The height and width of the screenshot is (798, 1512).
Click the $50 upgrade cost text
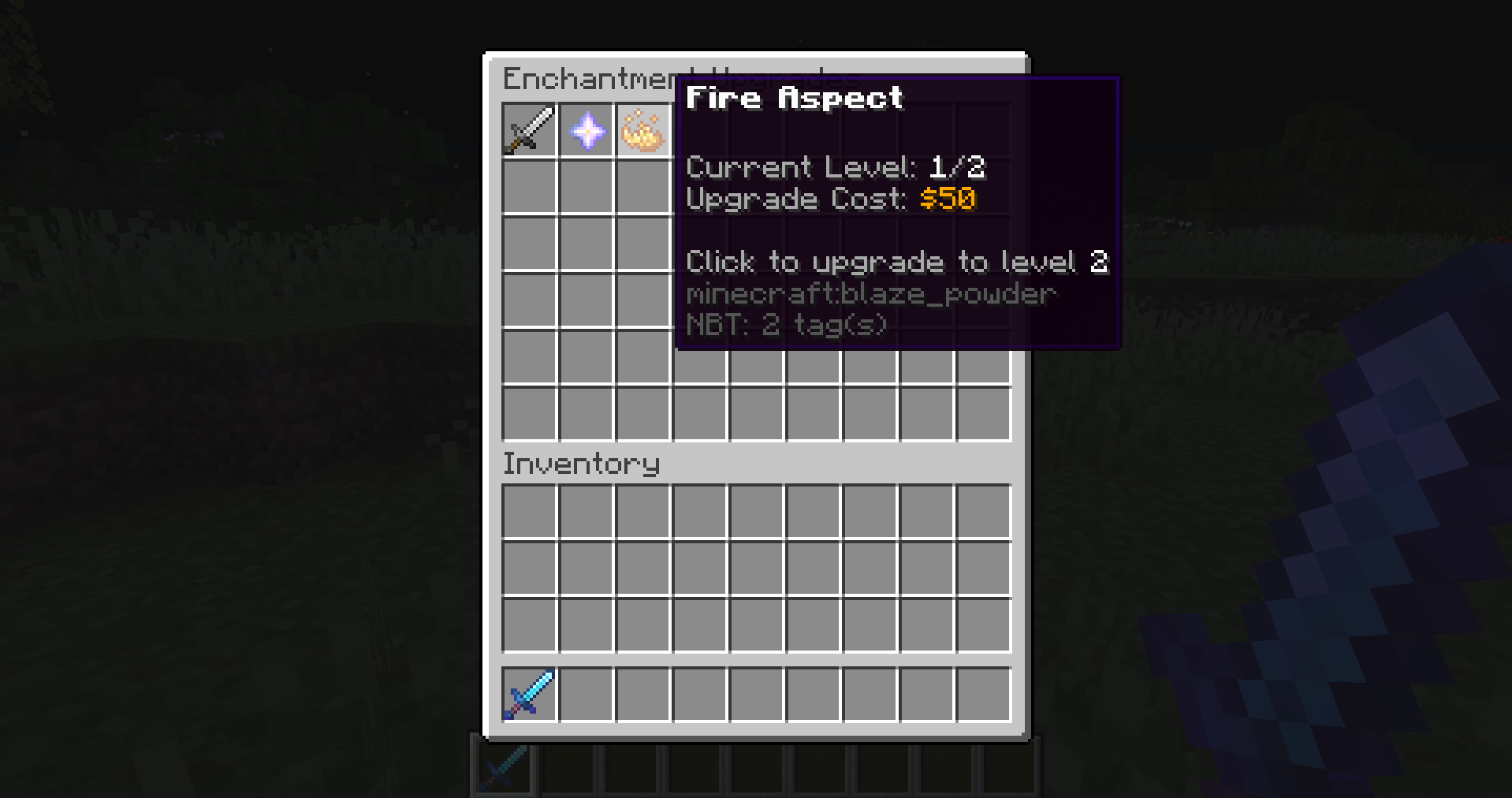pyautogui.click(x=947, y=199)
